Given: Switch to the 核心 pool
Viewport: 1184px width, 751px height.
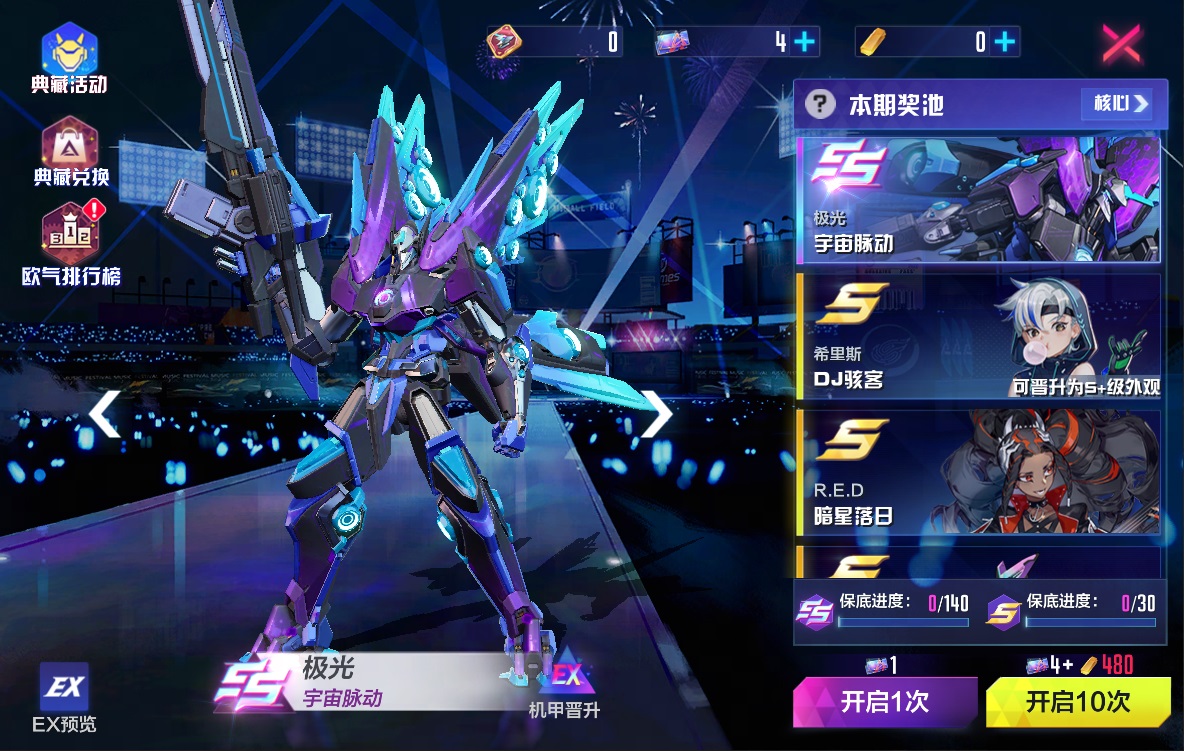Looking at the screenshot, I should (1116, 103).
